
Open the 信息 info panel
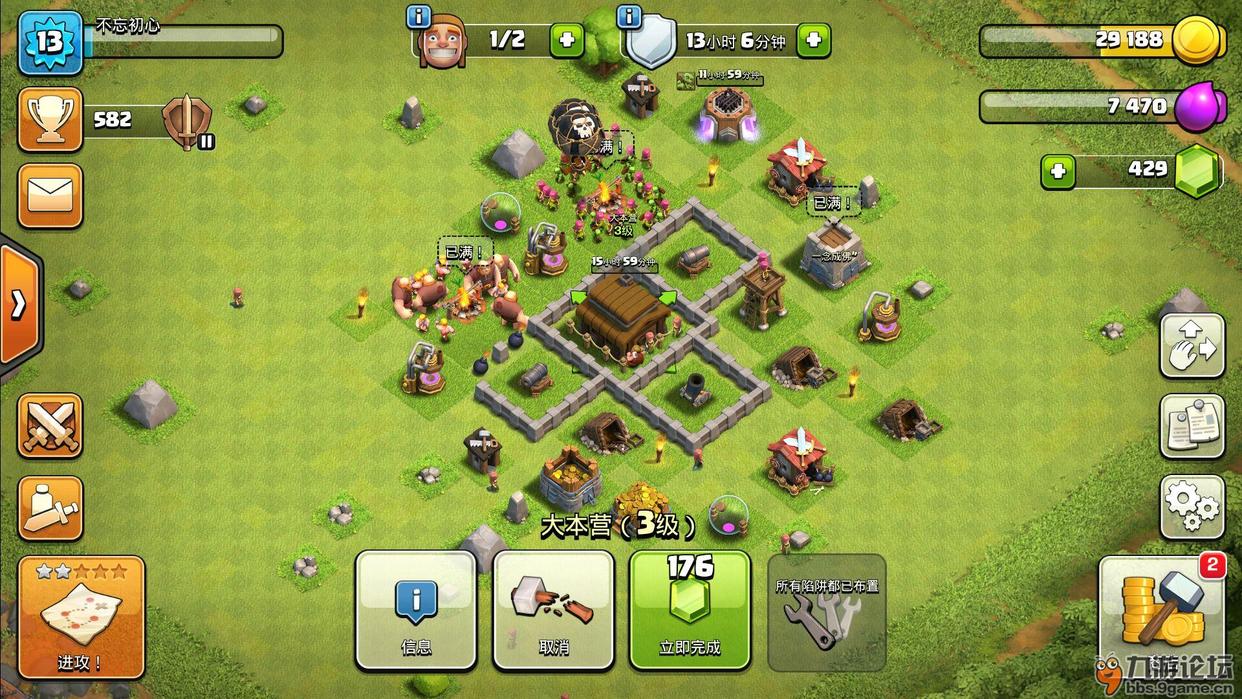(x=415, y=610)
